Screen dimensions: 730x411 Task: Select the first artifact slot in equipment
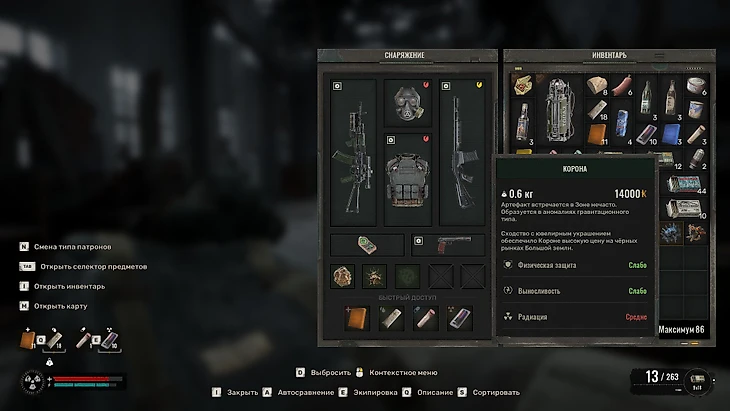tap(342, 277)
